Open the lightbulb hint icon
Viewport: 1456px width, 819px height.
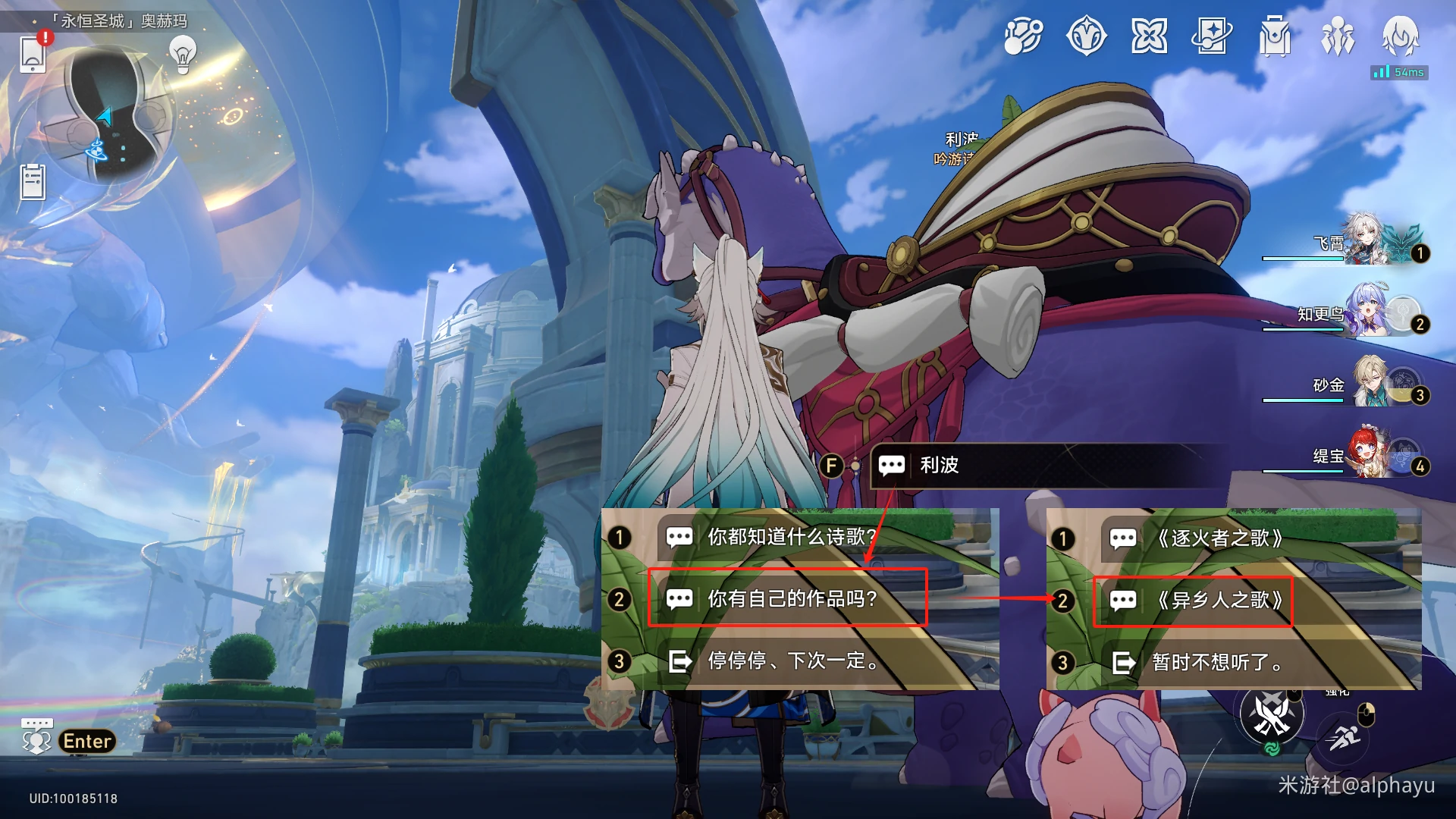point(183,54)
